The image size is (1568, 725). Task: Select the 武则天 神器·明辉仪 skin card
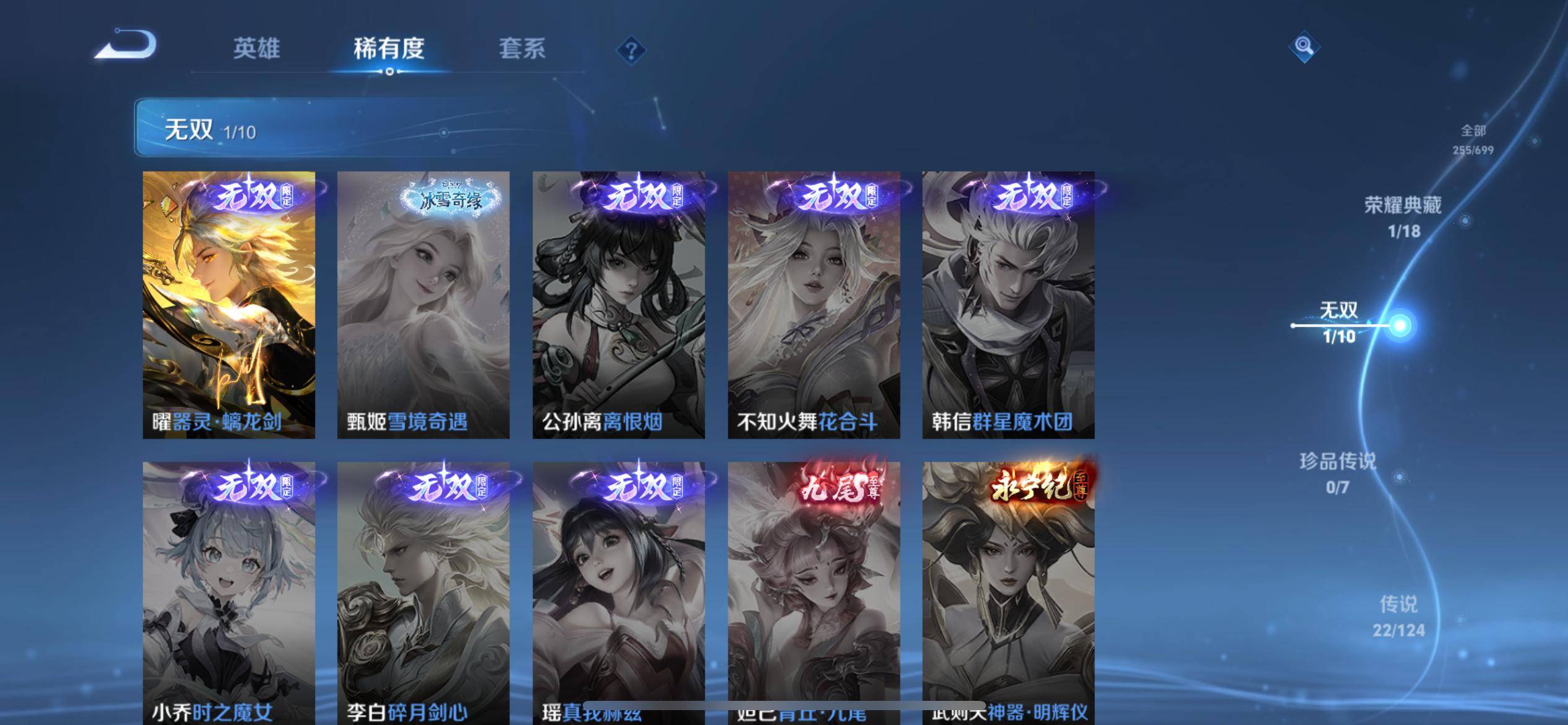click(1008, 592)
